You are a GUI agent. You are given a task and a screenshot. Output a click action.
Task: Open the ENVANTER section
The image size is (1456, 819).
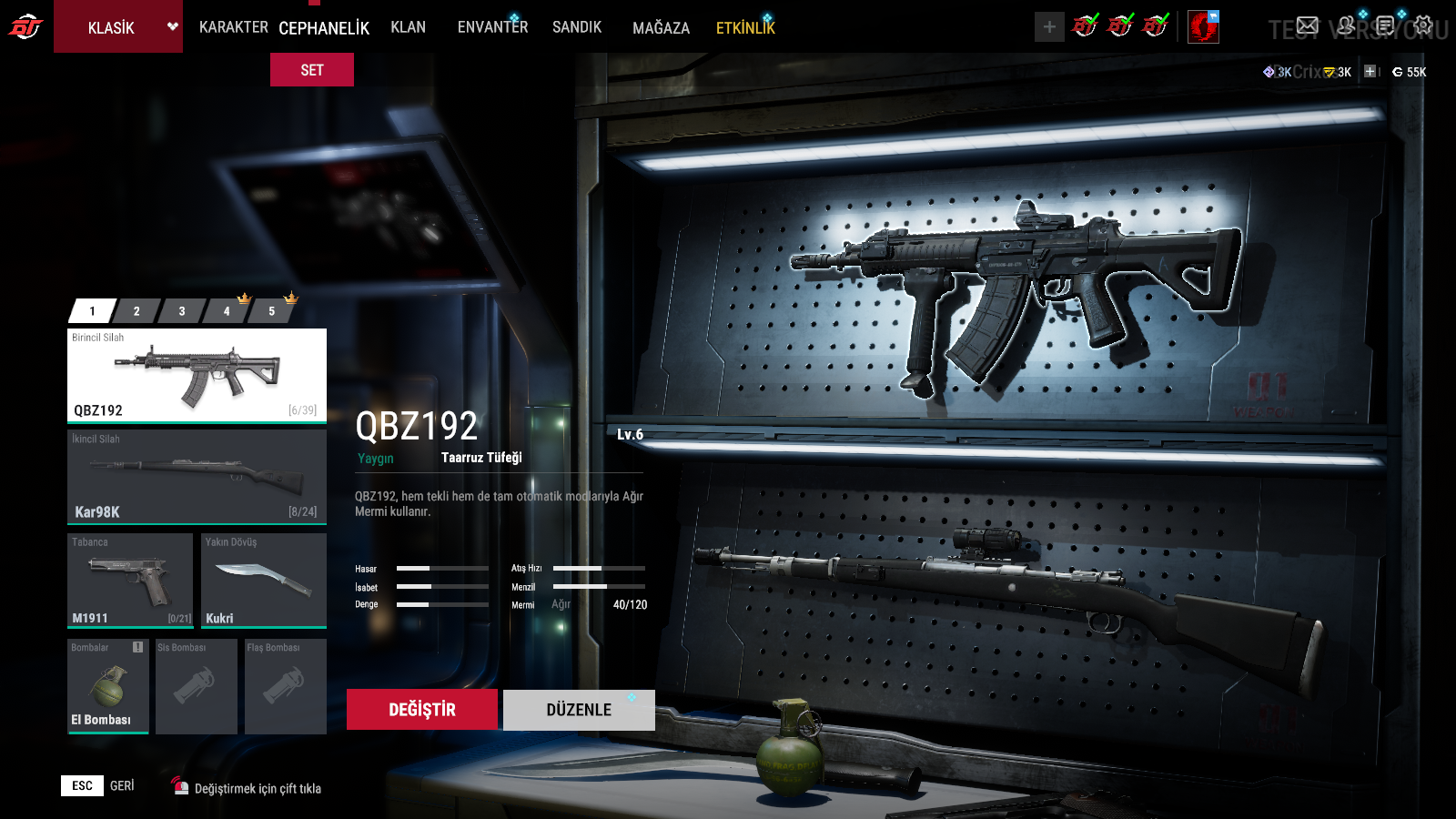tap(492, 27)
